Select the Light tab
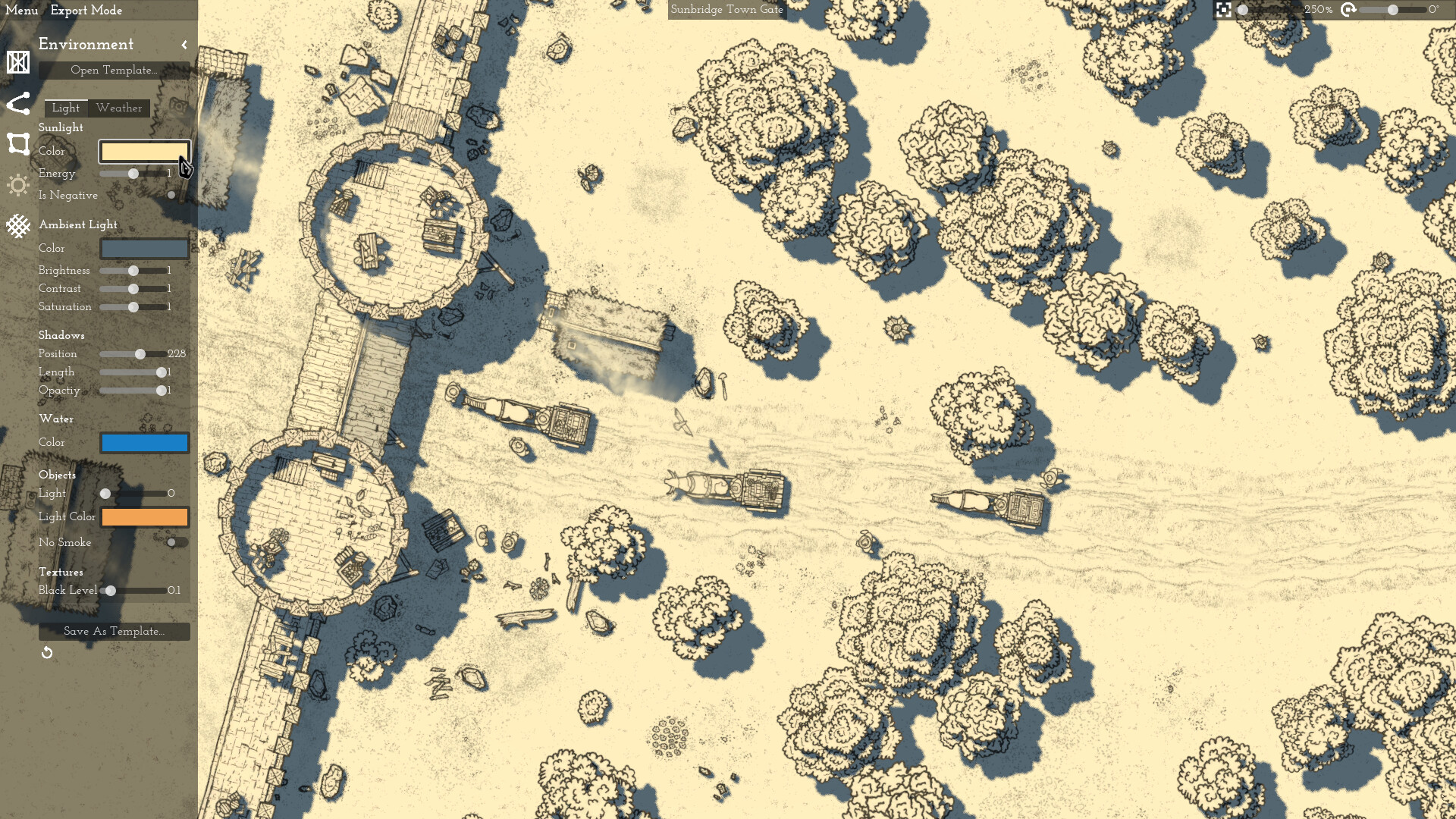 [x=65, y=108]
